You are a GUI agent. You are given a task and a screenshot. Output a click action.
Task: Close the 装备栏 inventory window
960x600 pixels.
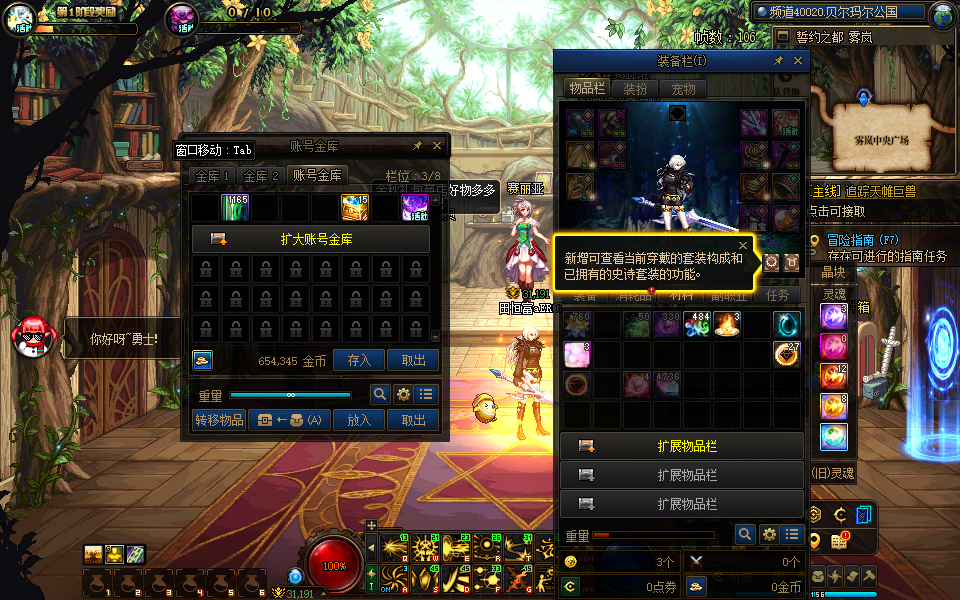(x=798, y=61)
